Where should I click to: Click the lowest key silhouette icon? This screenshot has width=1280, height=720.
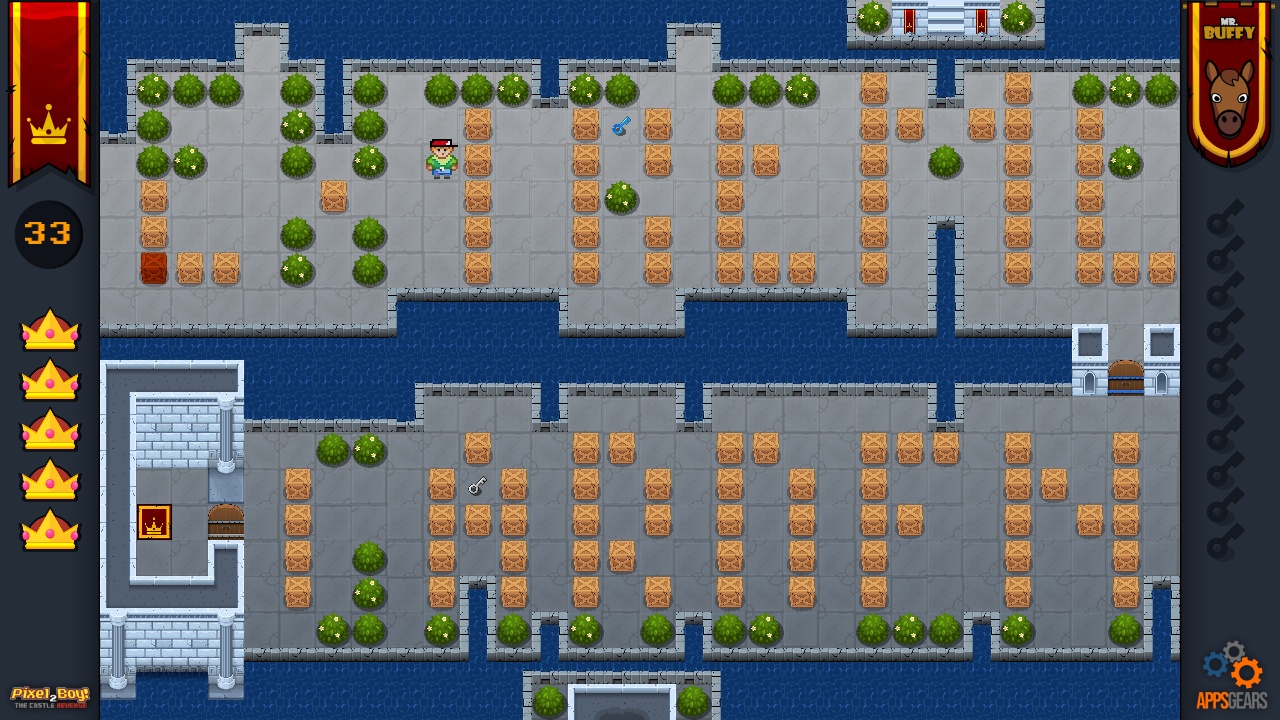click(x=1221, y=545)
